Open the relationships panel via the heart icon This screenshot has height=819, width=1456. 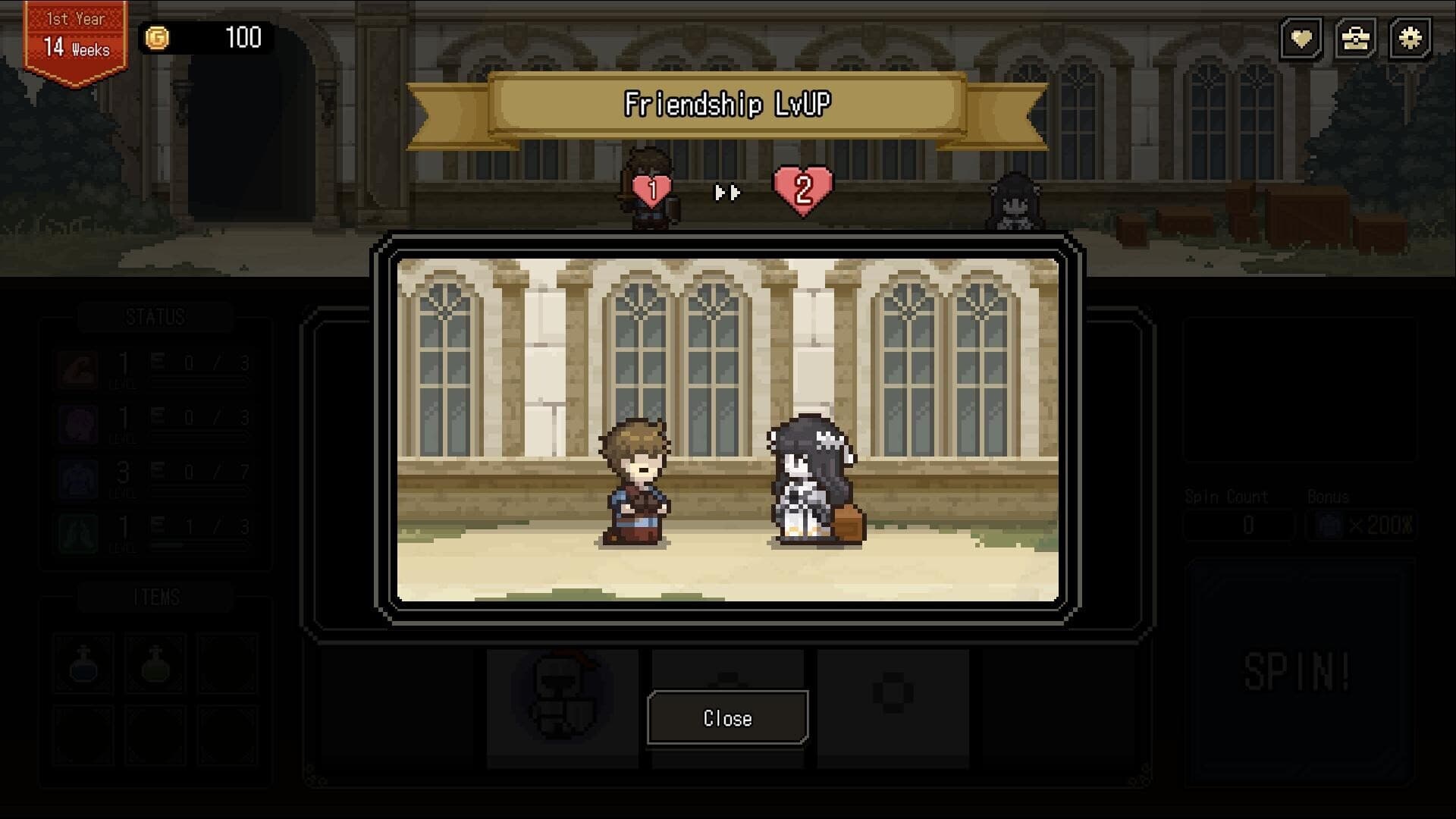click(1302, 39)
